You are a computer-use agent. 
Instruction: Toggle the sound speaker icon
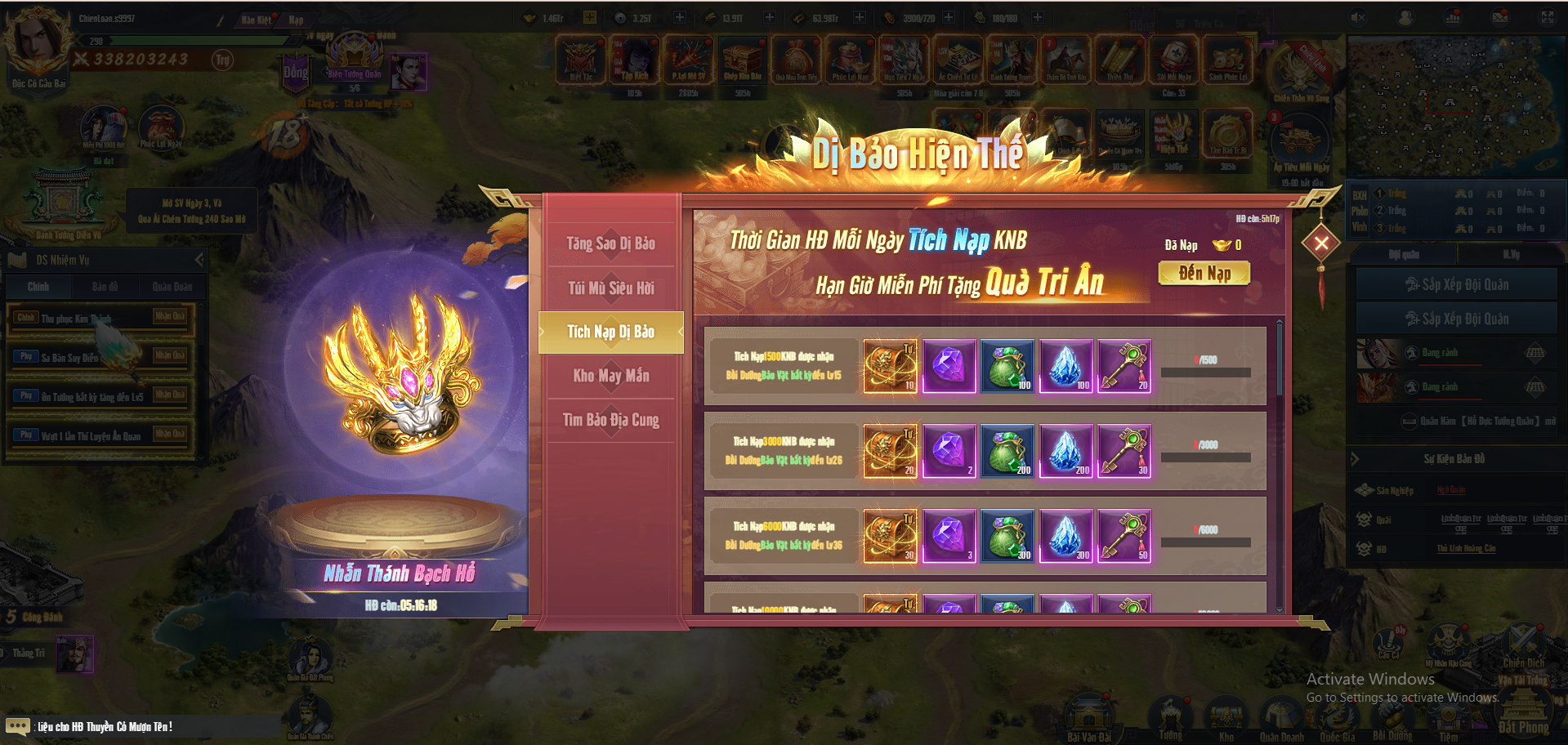coord(1358,17)
